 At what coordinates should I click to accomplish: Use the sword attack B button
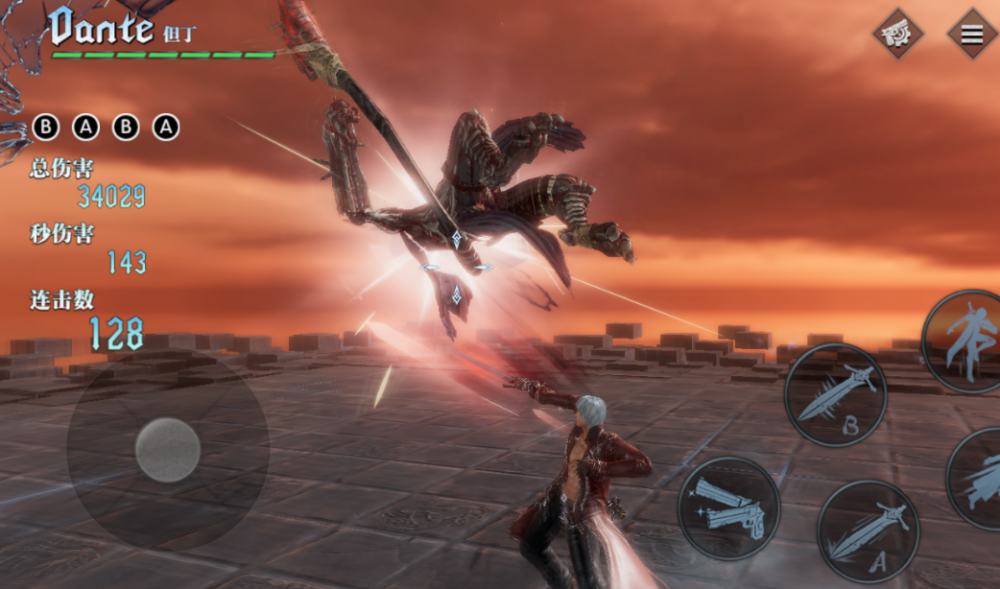(x=835, y=394)
